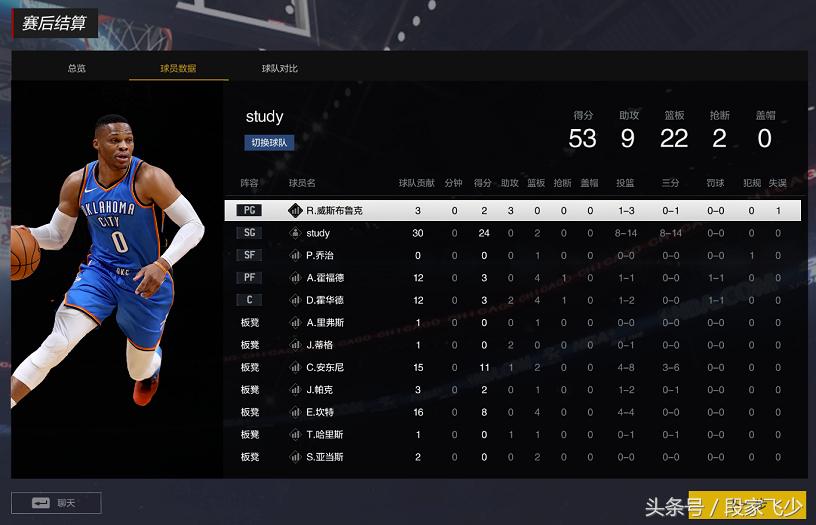Screen dimensions: 816x525
Task: Select the C.安东尼 bench row
Action: pyautogui.click(x=325, y=367)
